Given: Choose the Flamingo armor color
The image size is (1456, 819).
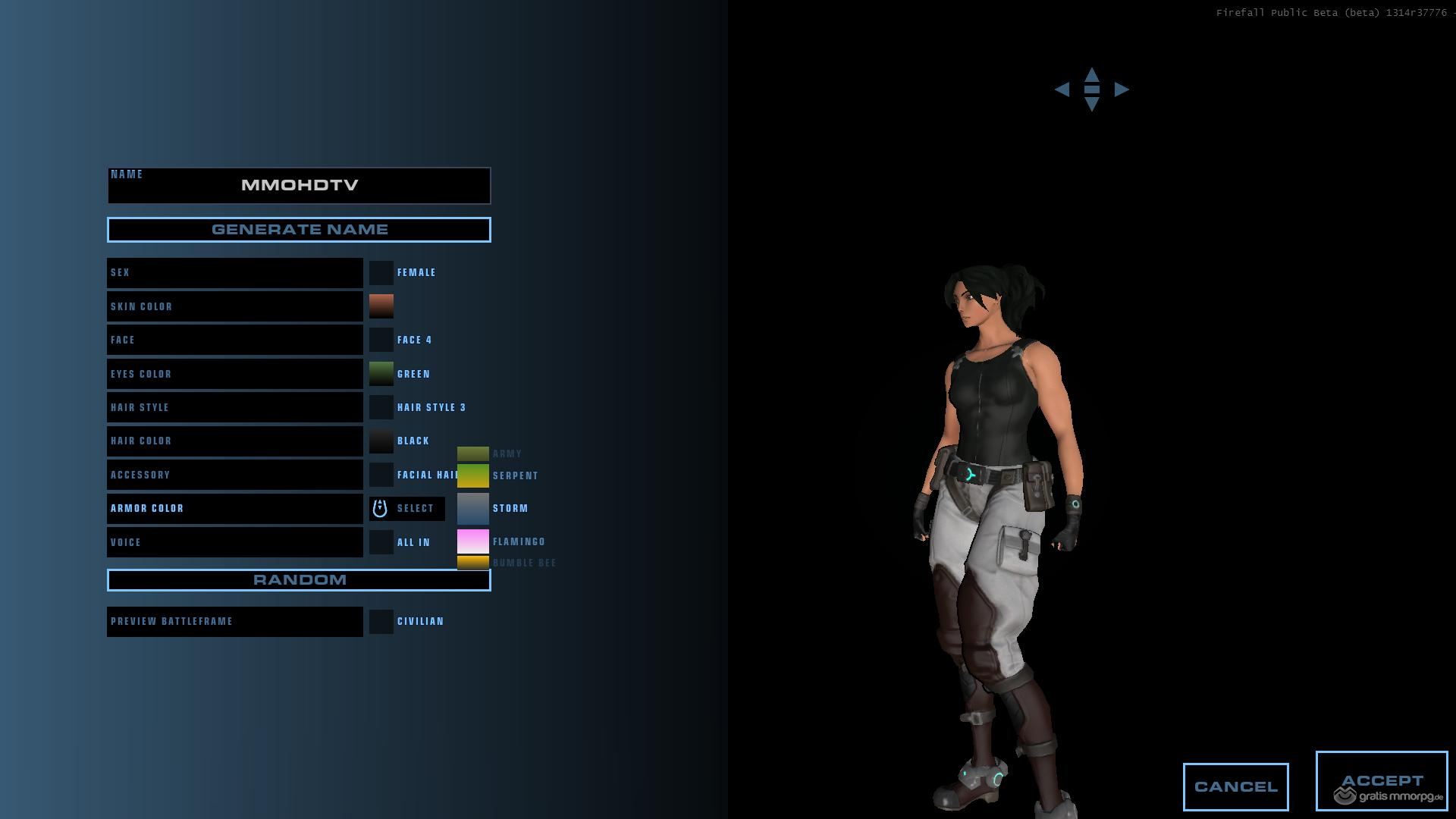Looking at the screenshot, I should [x=472, y=541].
